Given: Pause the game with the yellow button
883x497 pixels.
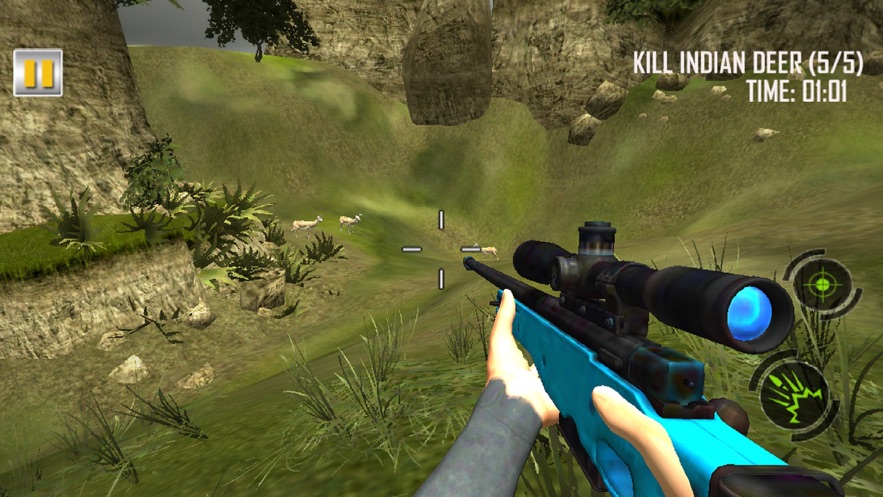Looking at the screenshot, I should pyautogui.click(x=38, y=73).
